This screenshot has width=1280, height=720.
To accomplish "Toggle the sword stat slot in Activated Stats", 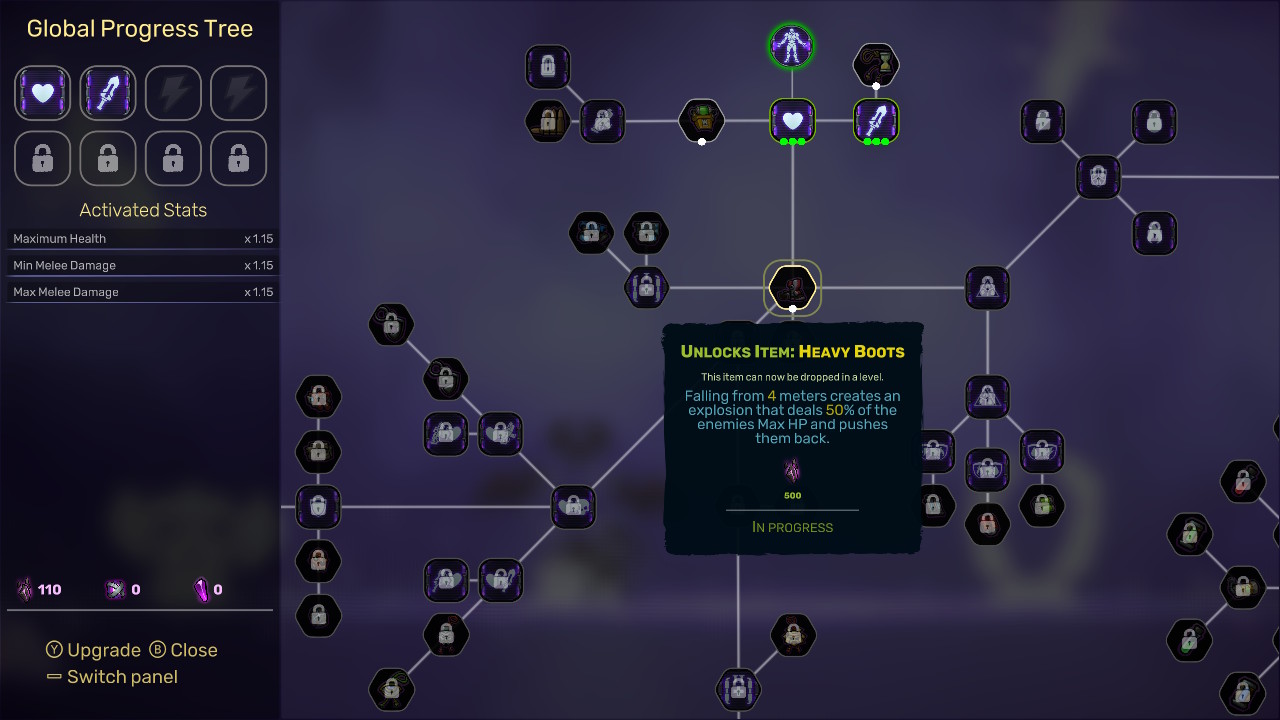I will (107, 93).
